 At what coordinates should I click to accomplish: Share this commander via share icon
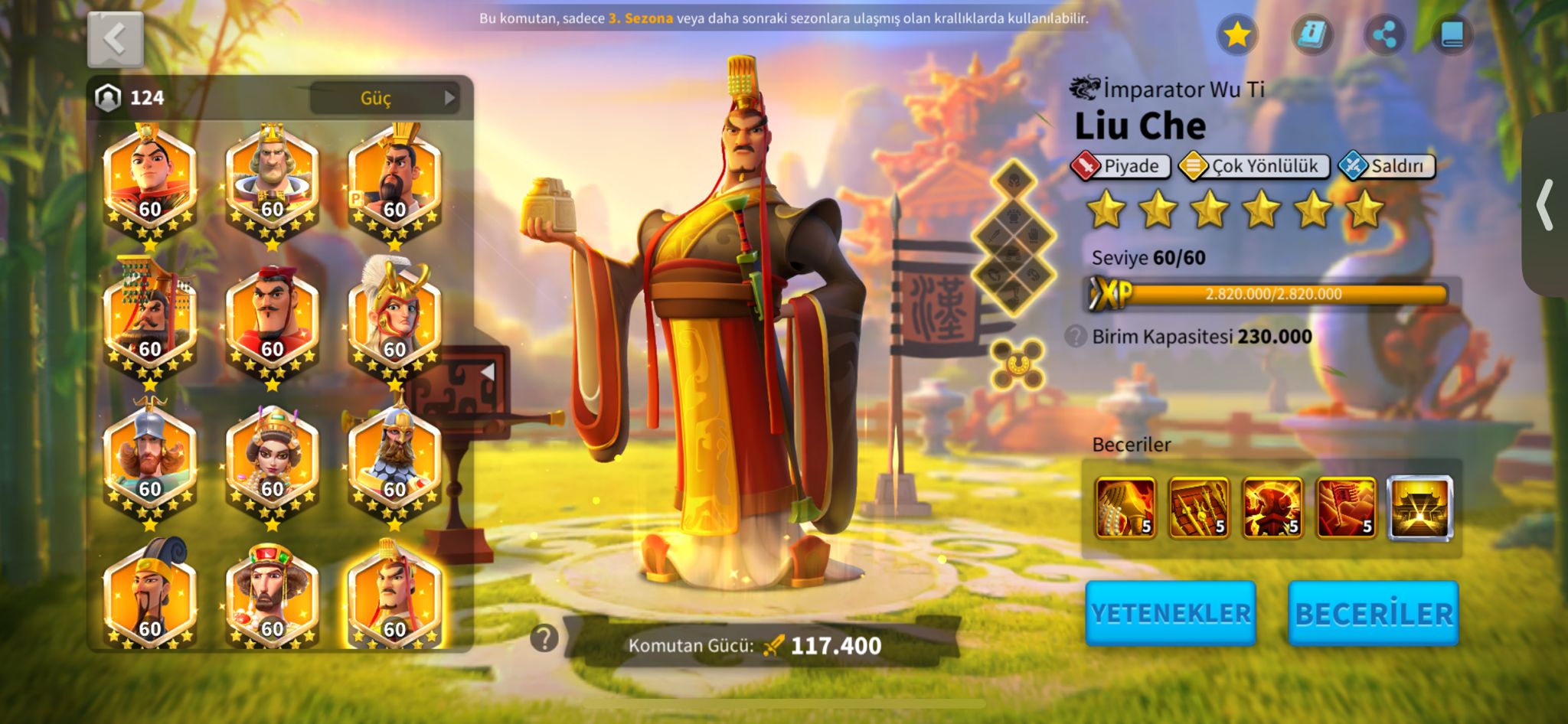[1384, 34]
